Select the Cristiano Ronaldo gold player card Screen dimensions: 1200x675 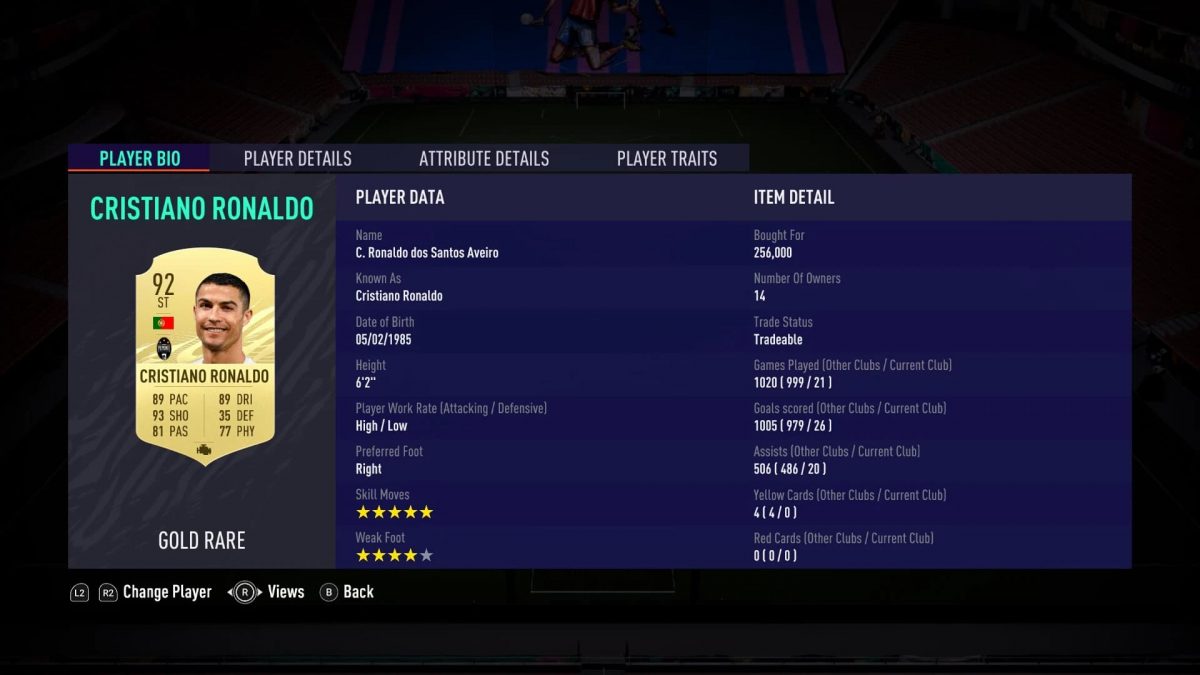pyautogui.click(x=204, y=356)
